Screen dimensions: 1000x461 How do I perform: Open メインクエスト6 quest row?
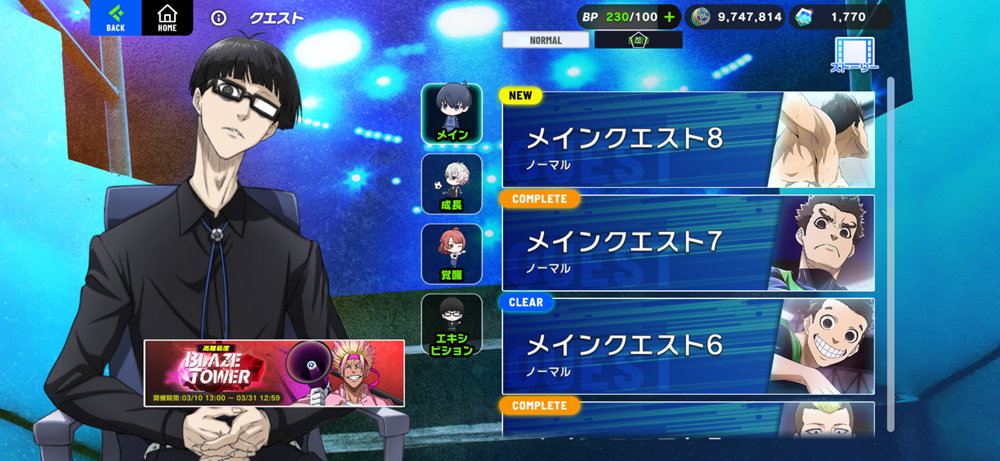click(688, 346)
